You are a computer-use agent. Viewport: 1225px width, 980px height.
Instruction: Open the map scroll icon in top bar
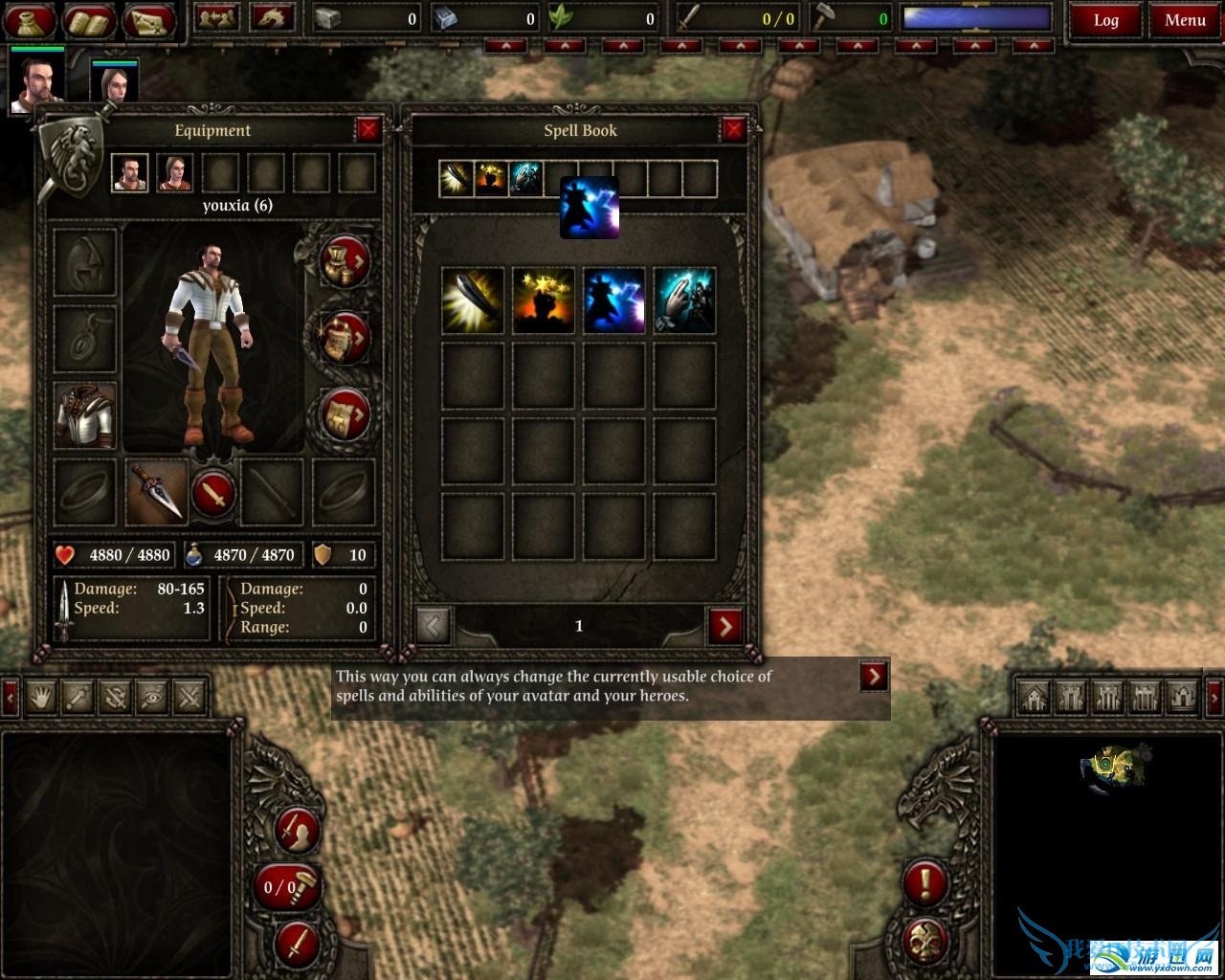(148, 20)
